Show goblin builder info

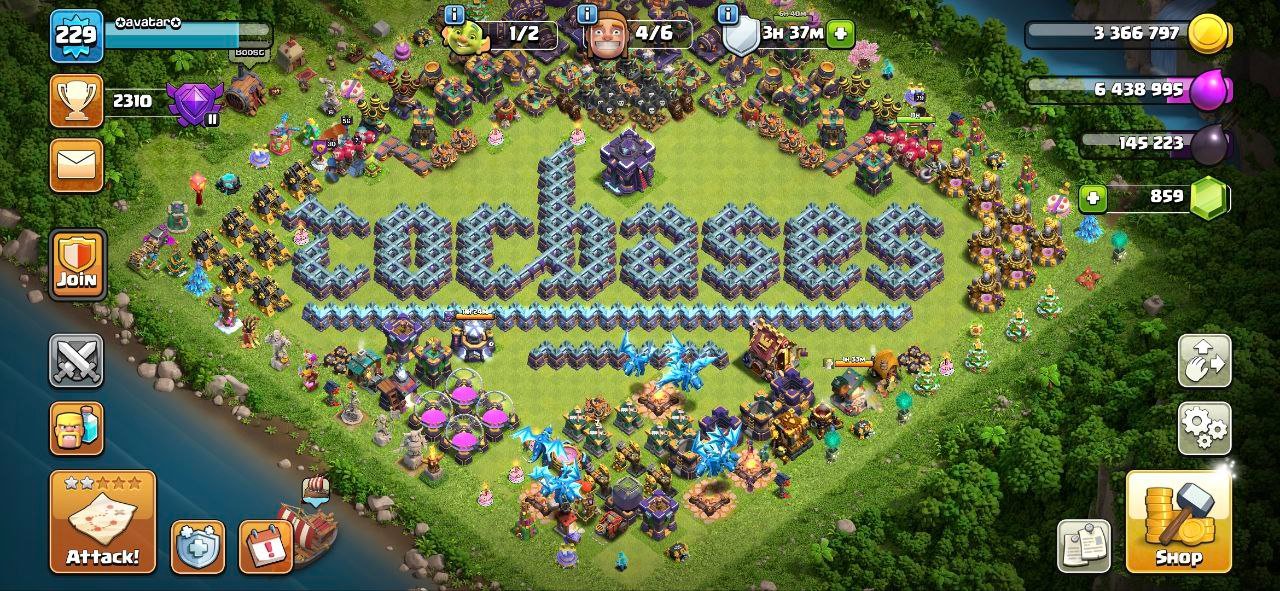[454, 15]
